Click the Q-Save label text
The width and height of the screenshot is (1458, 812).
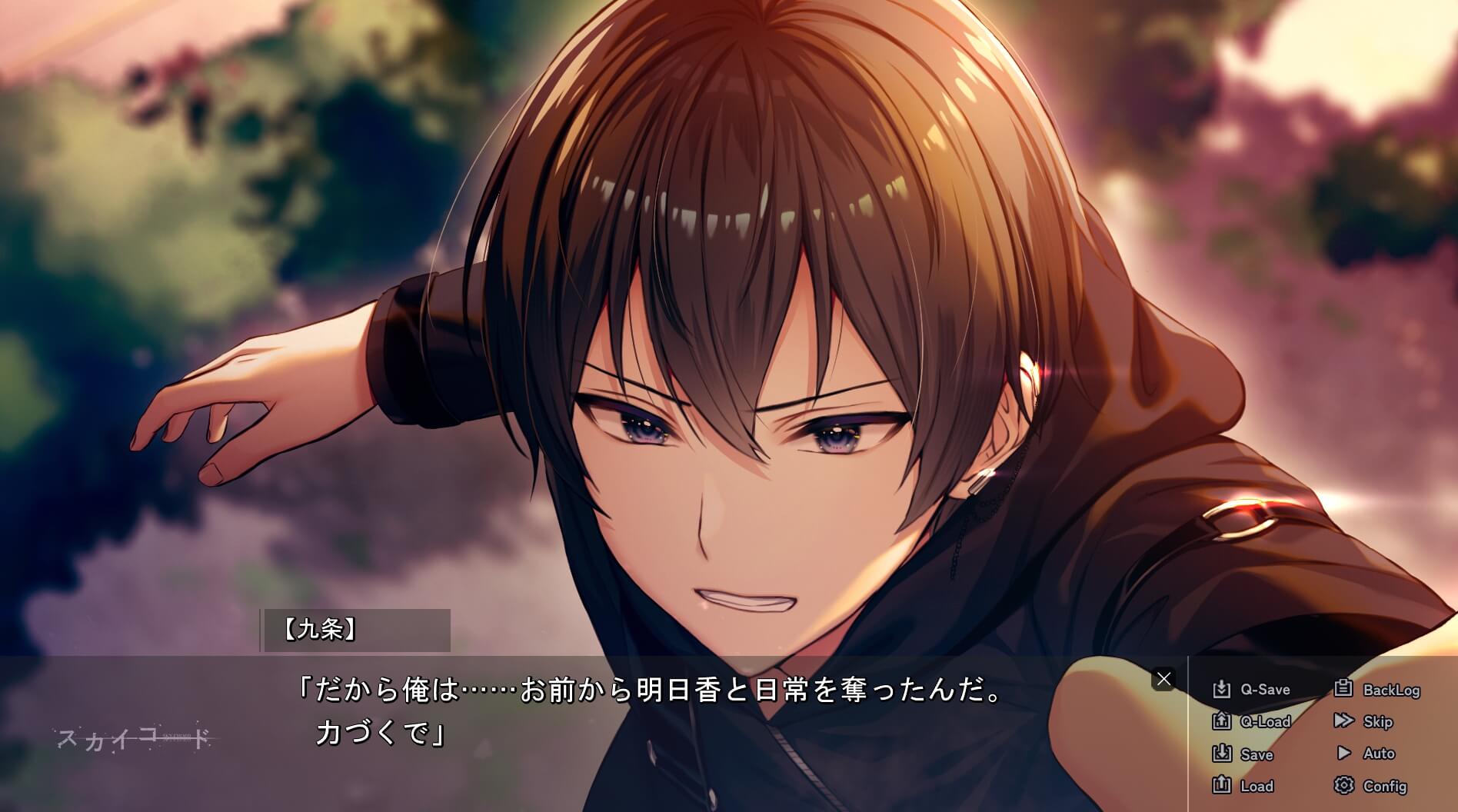coord(1265,690)
